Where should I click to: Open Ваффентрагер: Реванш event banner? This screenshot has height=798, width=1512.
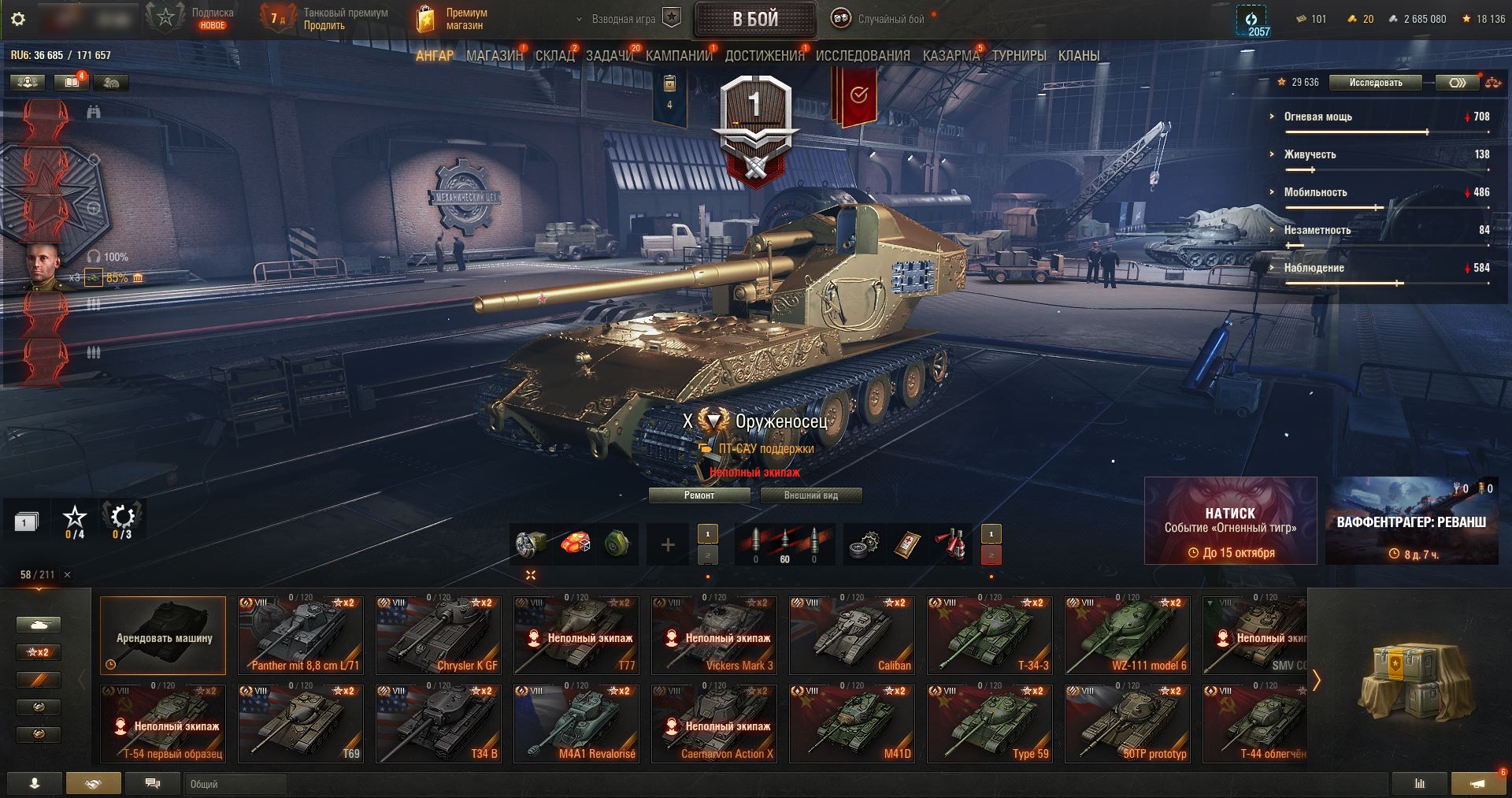pos(1411,521)
